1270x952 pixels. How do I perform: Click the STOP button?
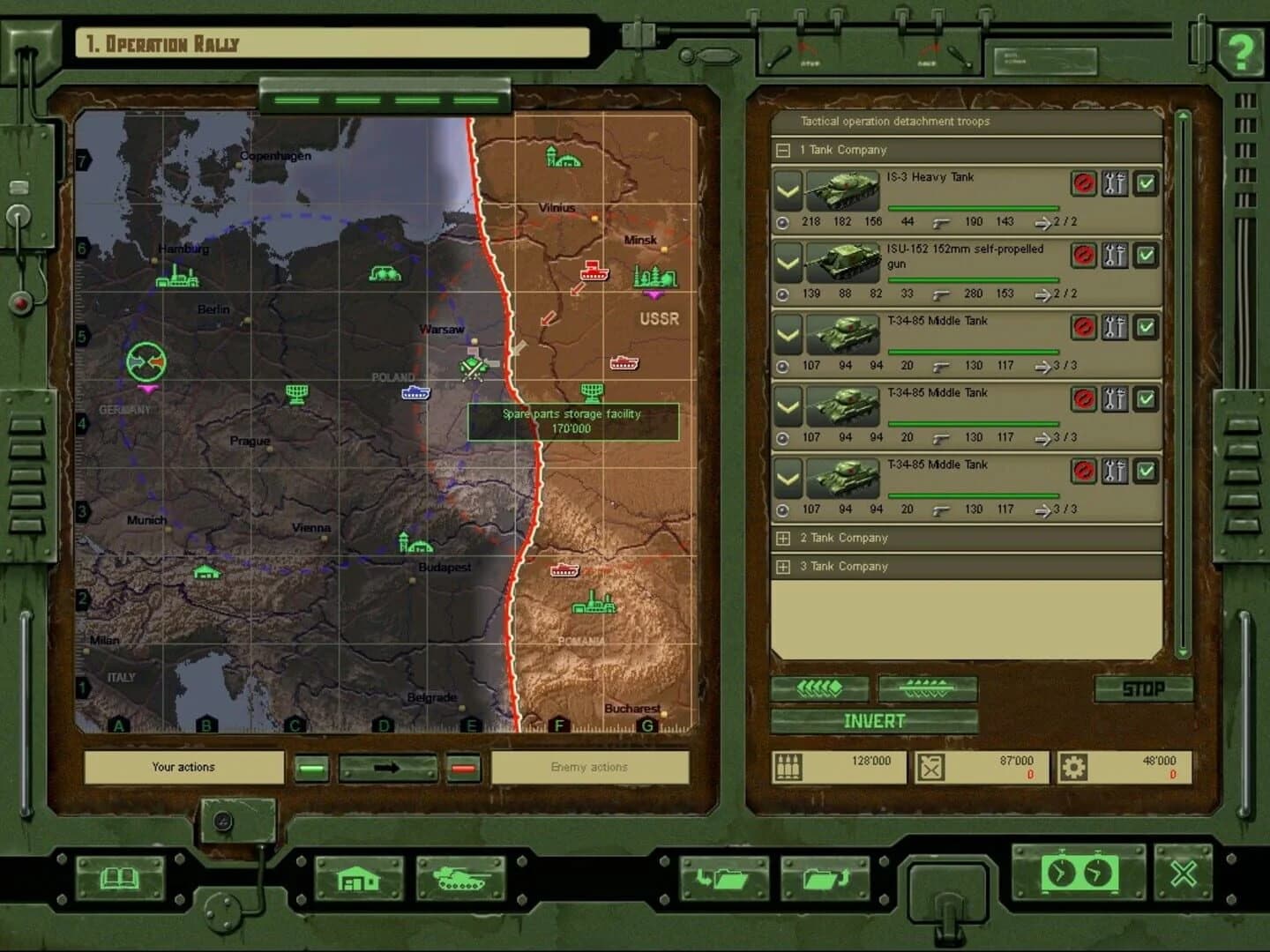(1145, 688)
